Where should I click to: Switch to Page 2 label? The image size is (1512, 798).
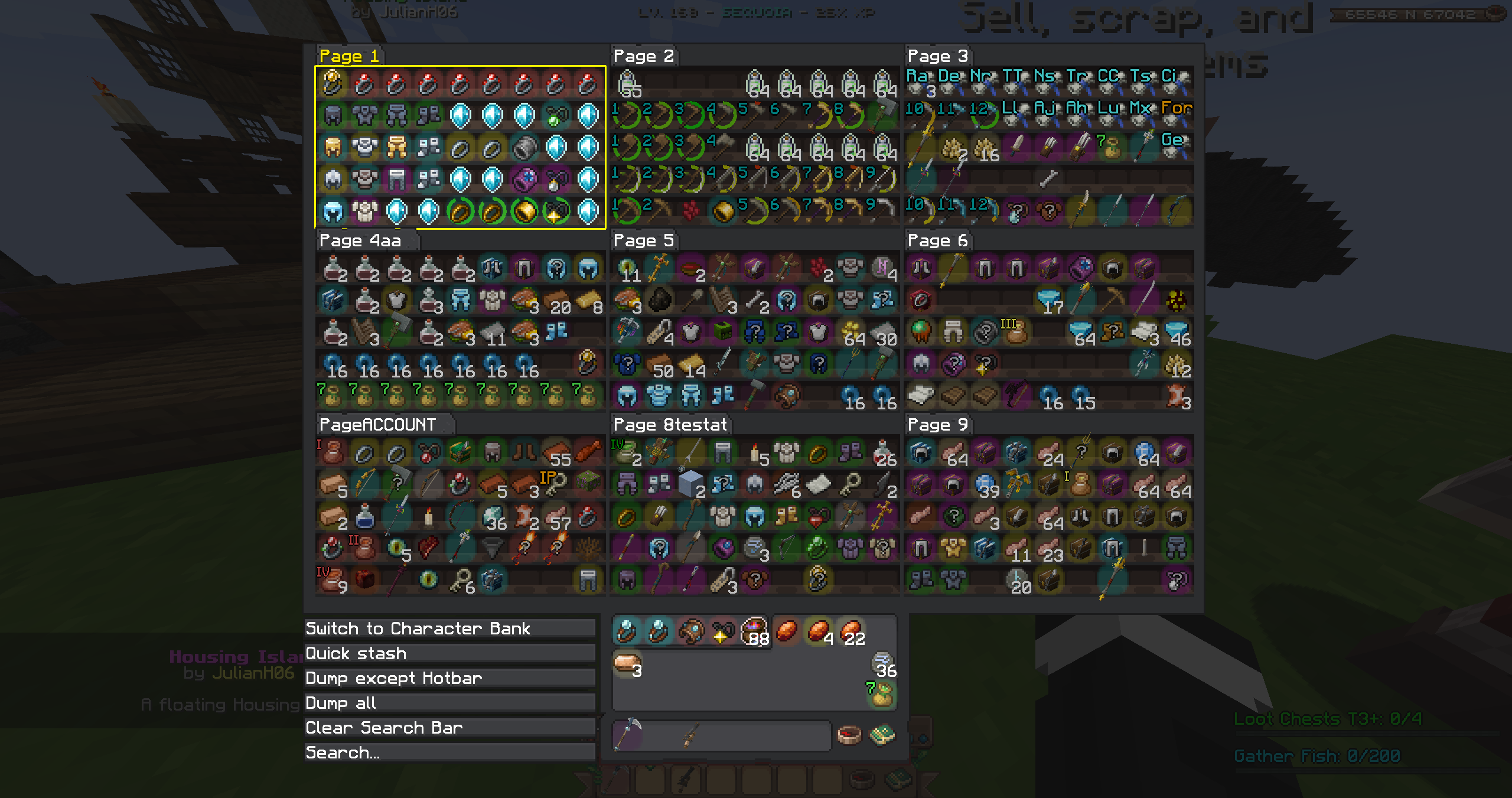(x=643, y=56)
